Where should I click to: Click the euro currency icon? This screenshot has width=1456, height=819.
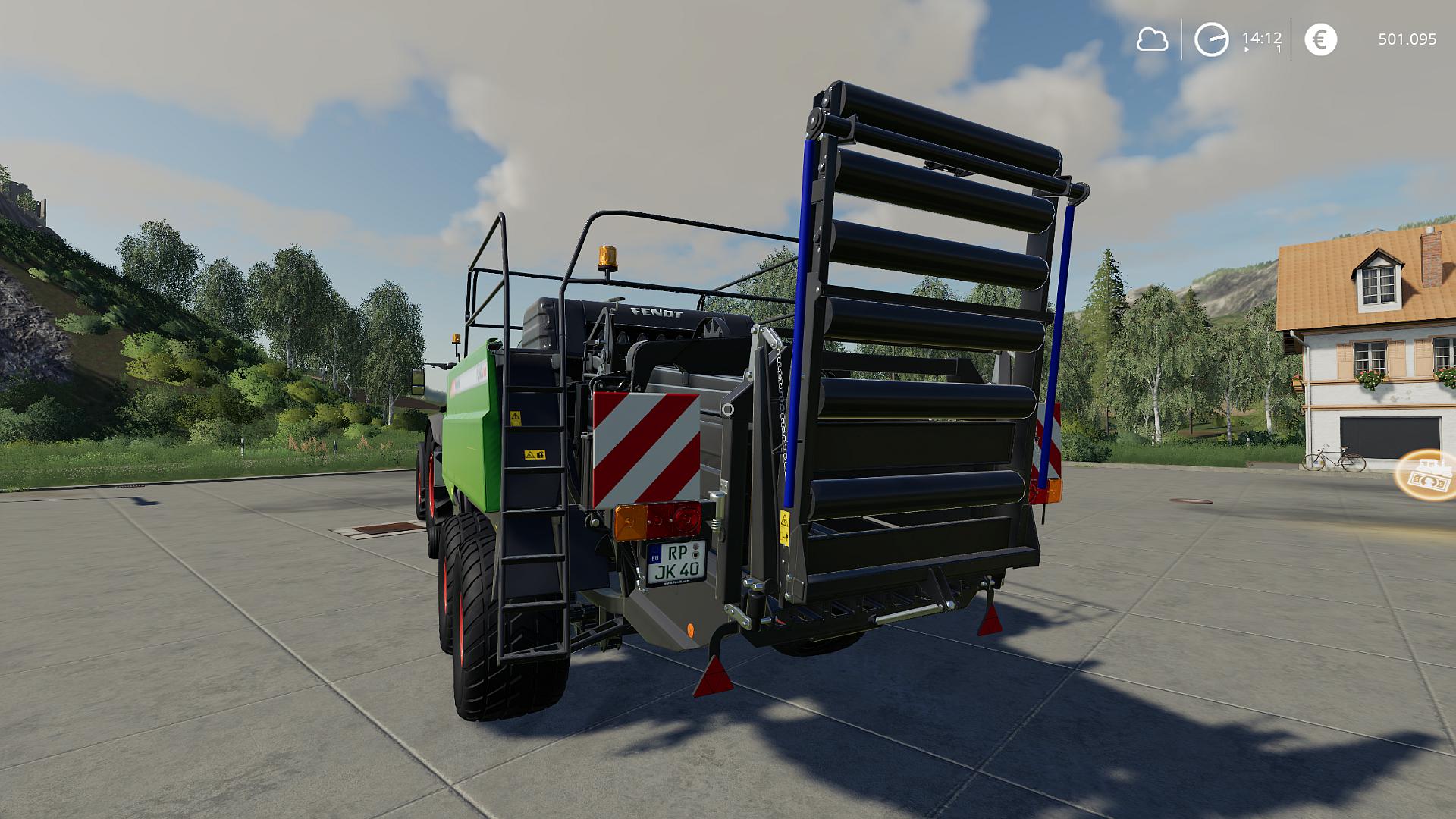[1320, 39]
